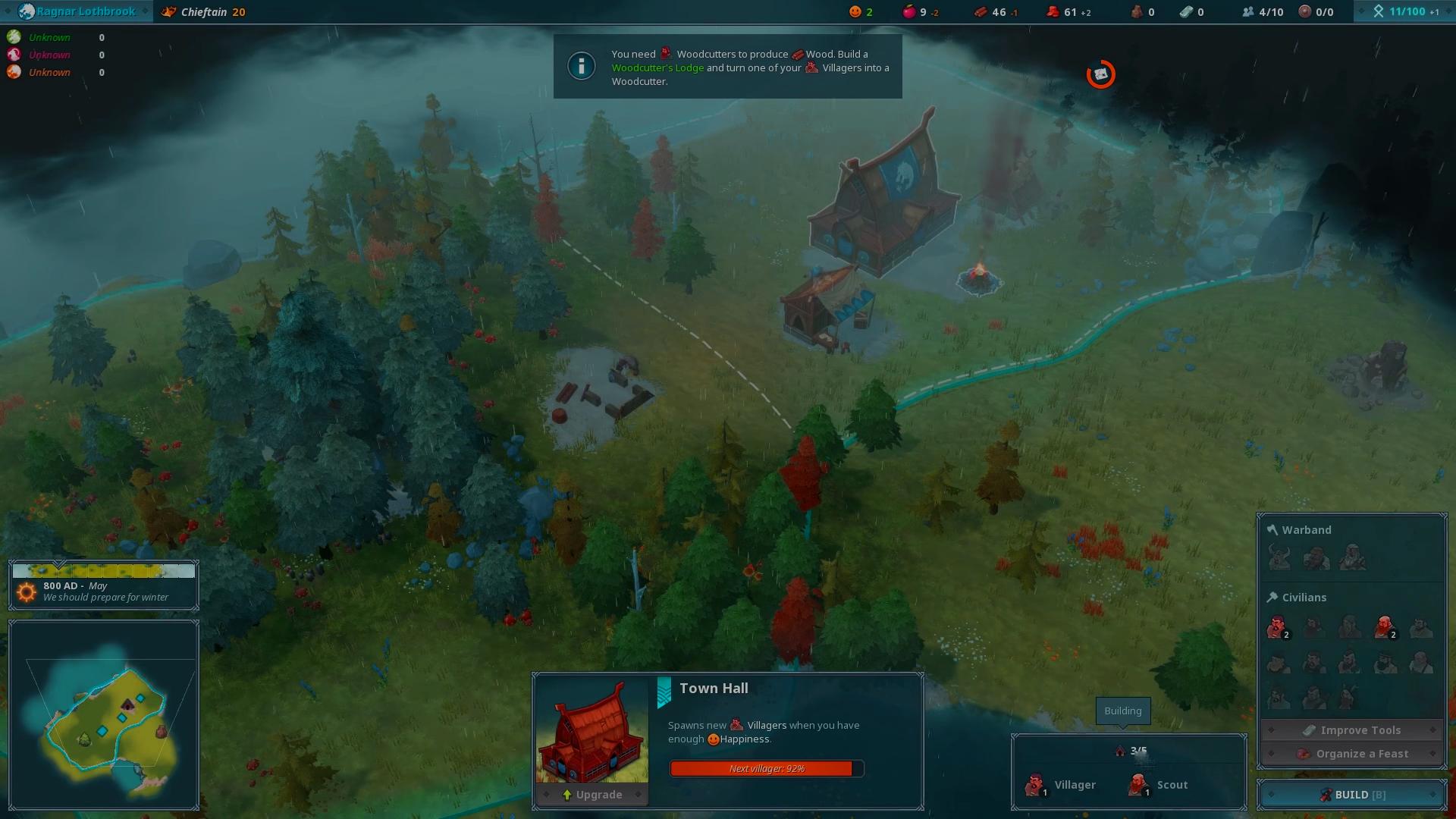
Task: Open the fame counter showing 11/100
Action: [1401, 11]
